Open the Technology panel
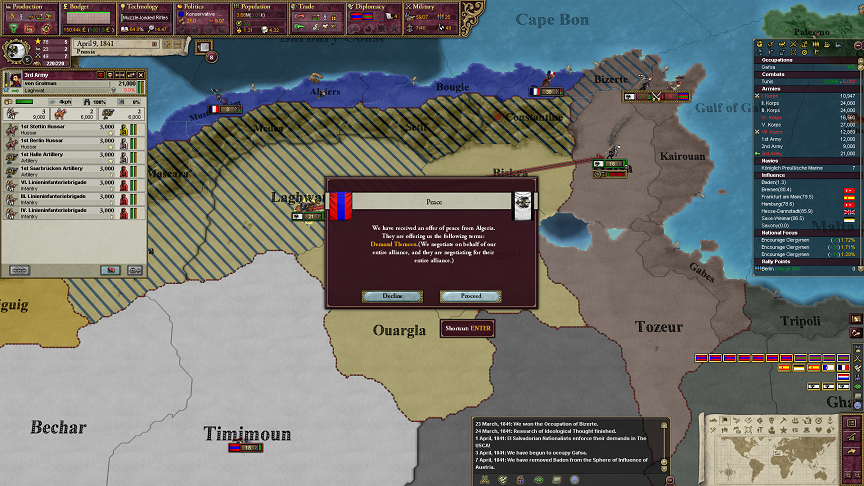The height and width of the screenshot is (486, 864). click(x=146, y=6)
